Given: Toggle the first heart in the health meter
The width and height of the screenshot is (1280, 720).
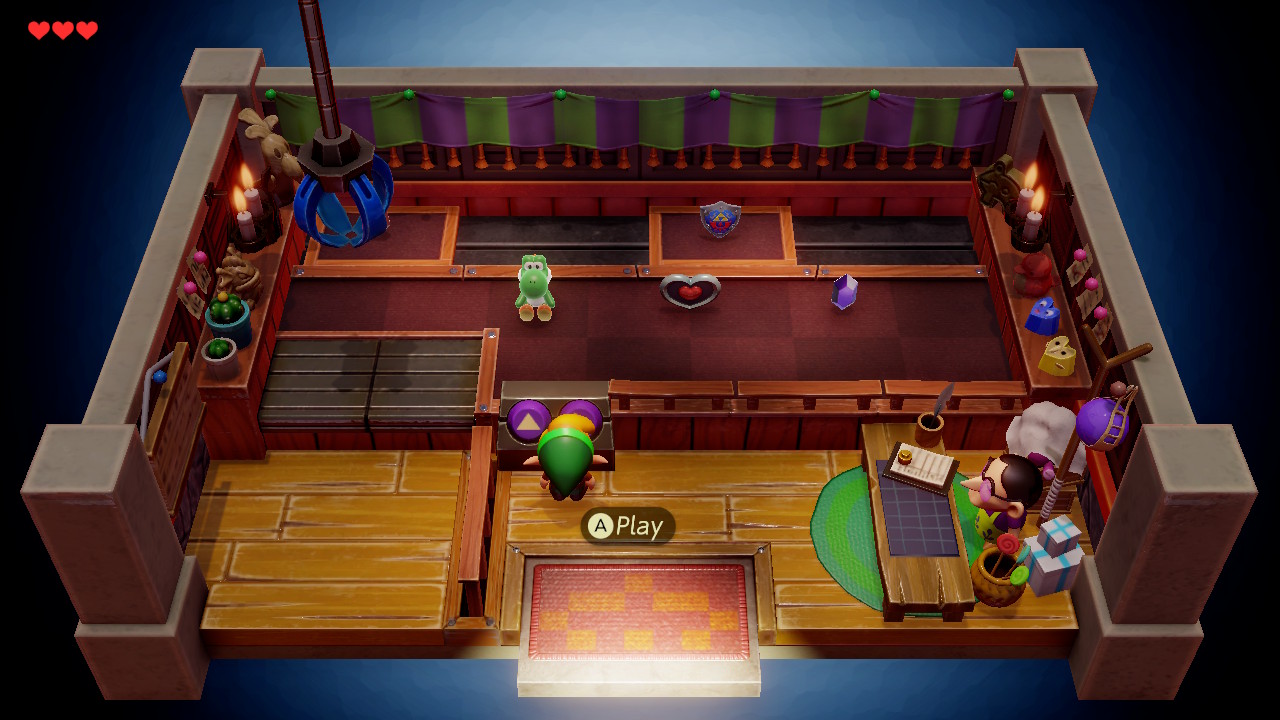Looking at the screenshot, I should click(x=38, y=30).
